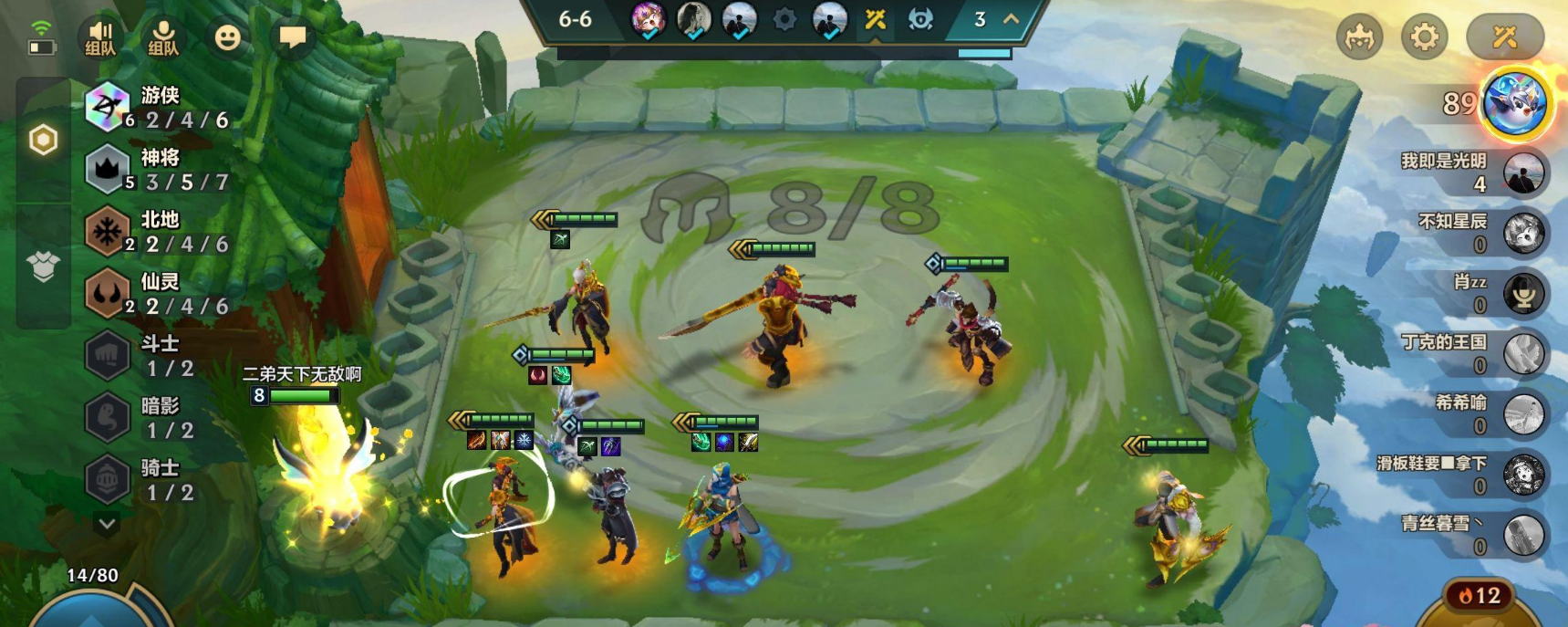Select the 仙灵 trait entry
The image size is (1568, 627).
click(157, 294)
